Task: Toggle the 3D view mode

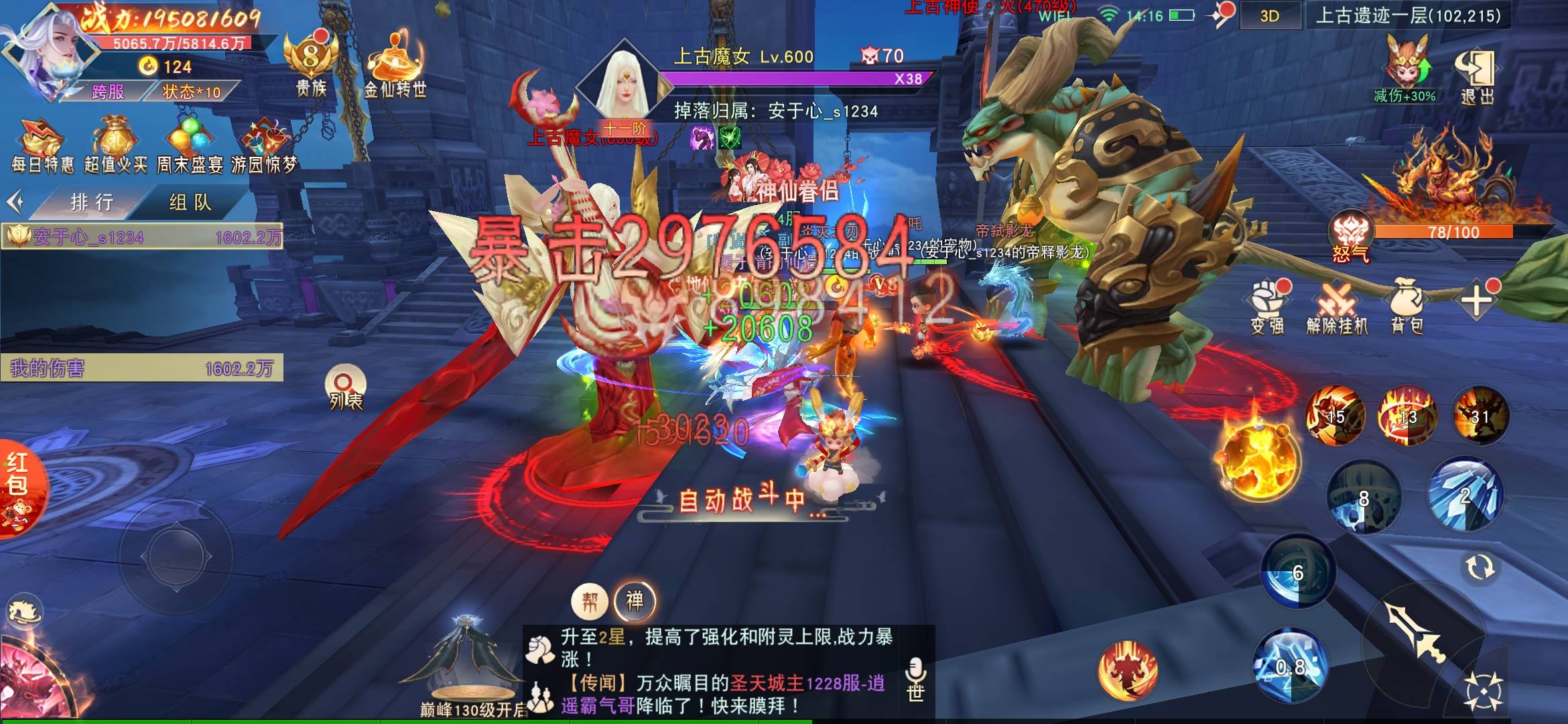Action: point(1270,16)
